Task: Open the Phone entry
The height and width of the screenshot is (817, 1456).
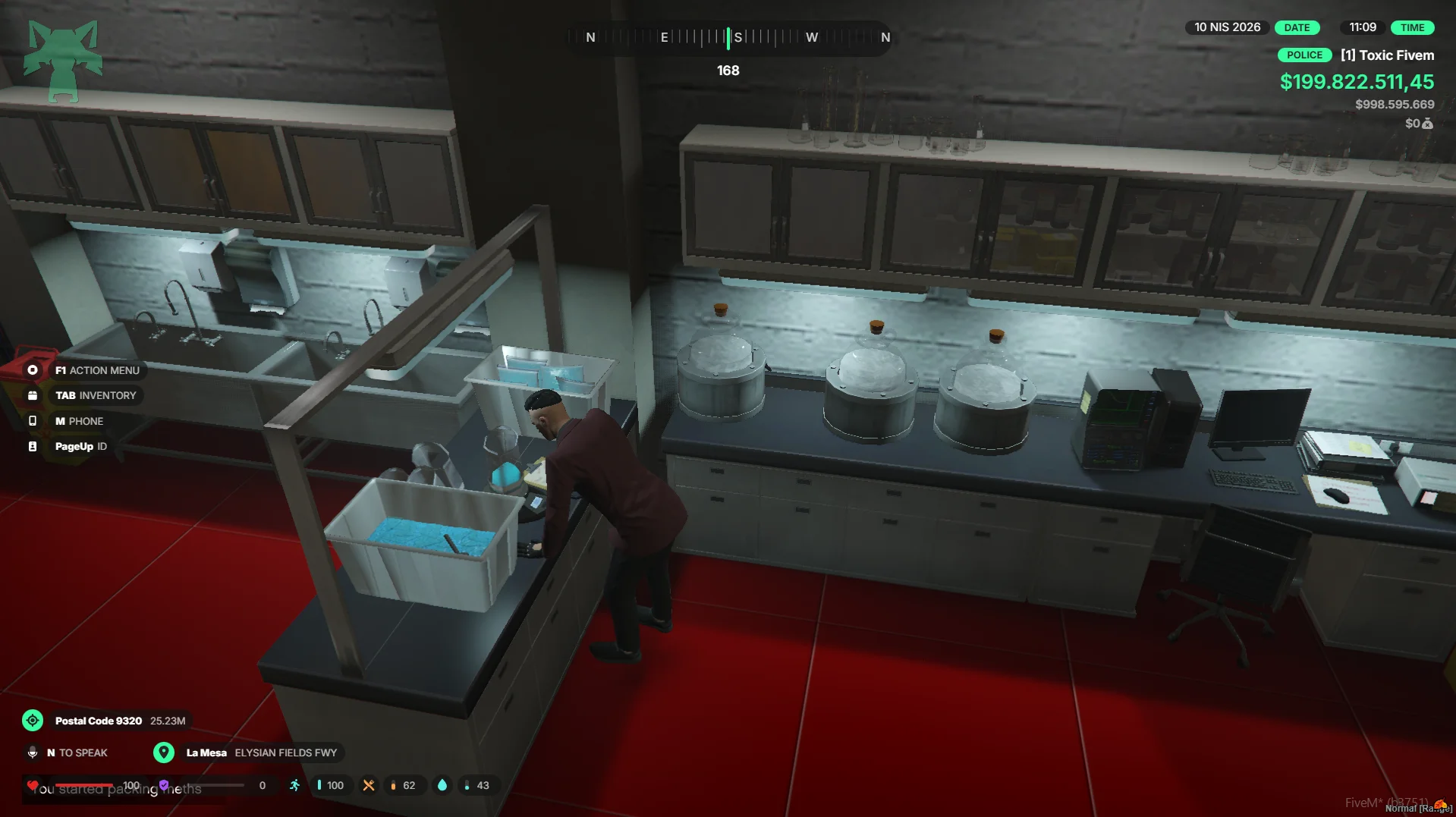Action: coord(78,421)
